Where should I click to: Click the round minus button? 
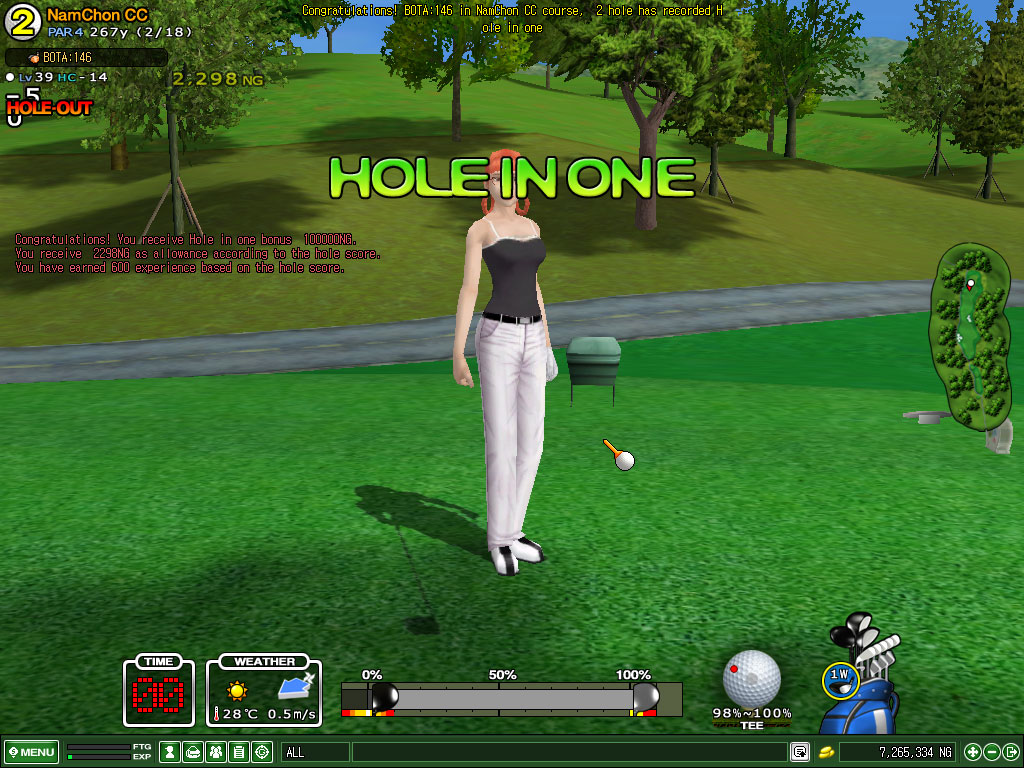(992, 752)
